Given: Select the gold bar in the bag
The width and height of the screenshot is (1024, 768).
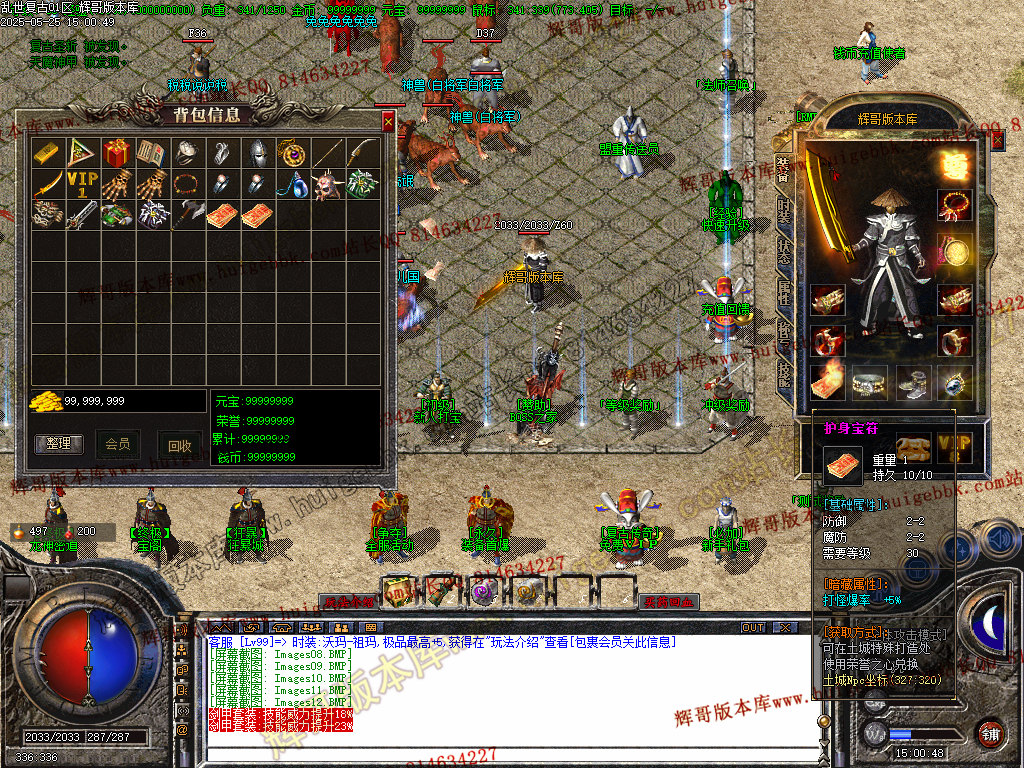Looking at the screenshot, I should 47,152.
